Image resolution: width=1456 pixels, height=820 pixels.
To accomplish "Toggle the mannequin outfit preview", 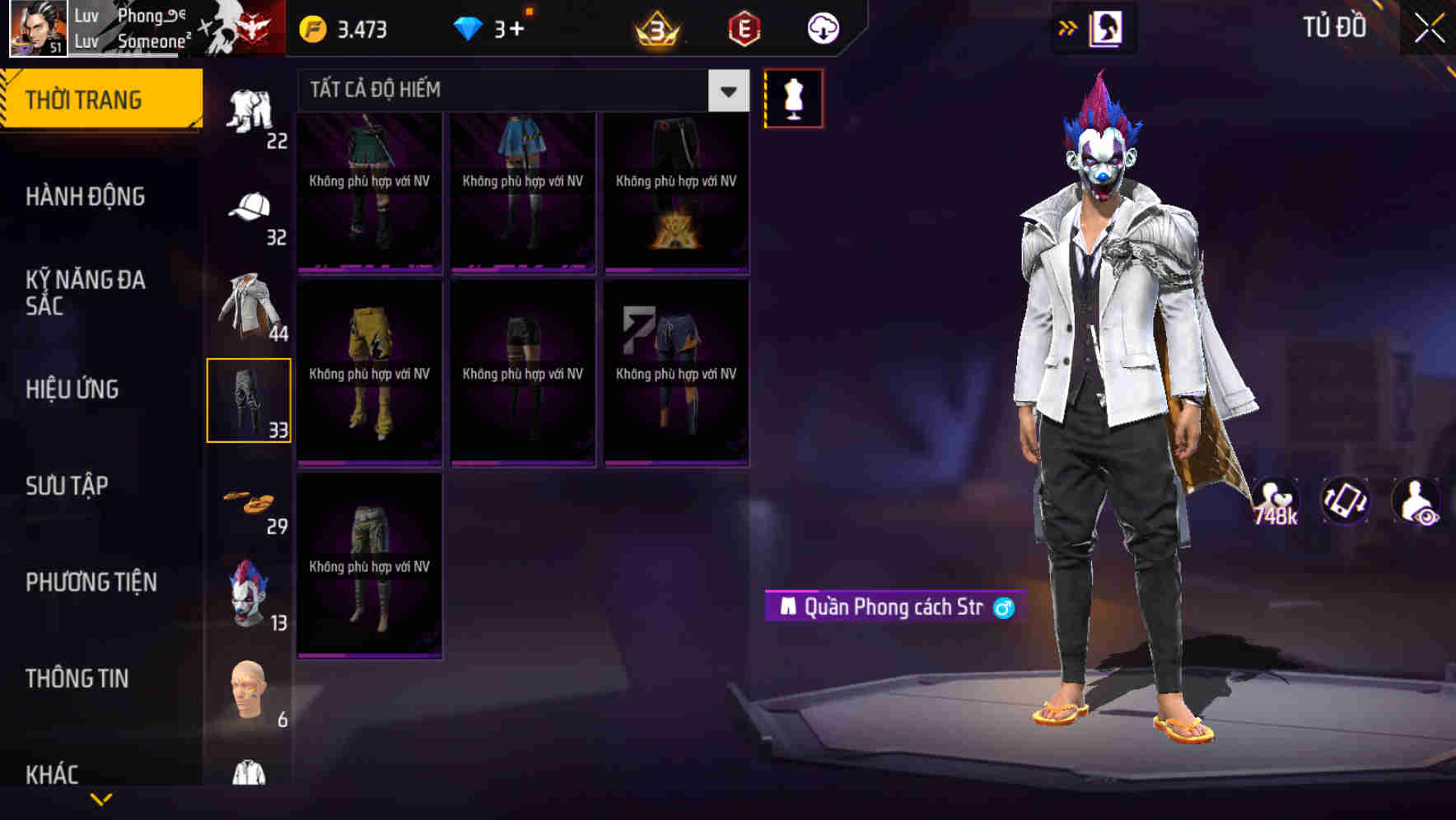I will coord(794,97).
